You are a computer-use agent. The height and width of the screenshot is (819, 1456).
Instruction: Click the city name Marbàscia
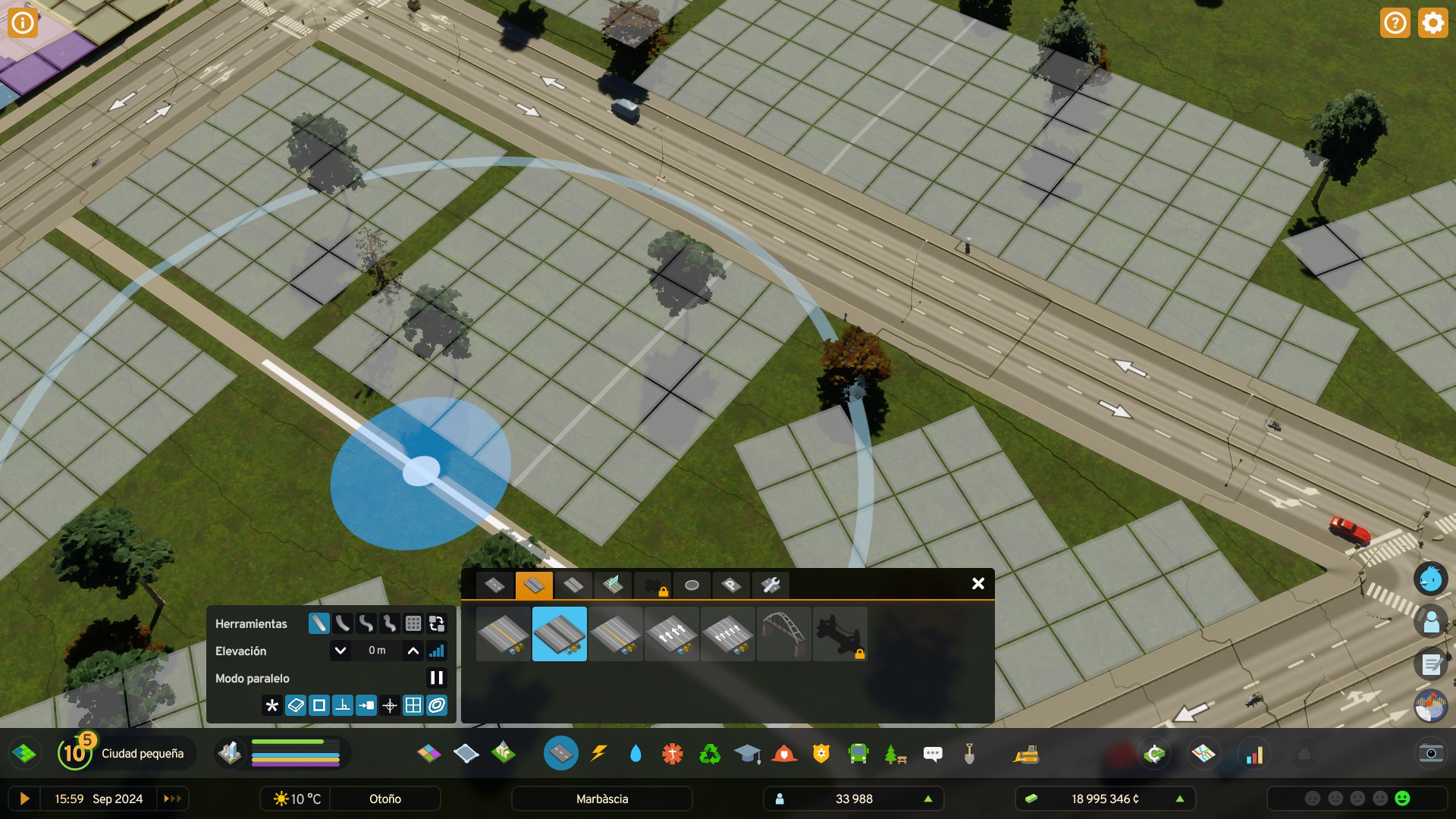[x=603, y=799]
